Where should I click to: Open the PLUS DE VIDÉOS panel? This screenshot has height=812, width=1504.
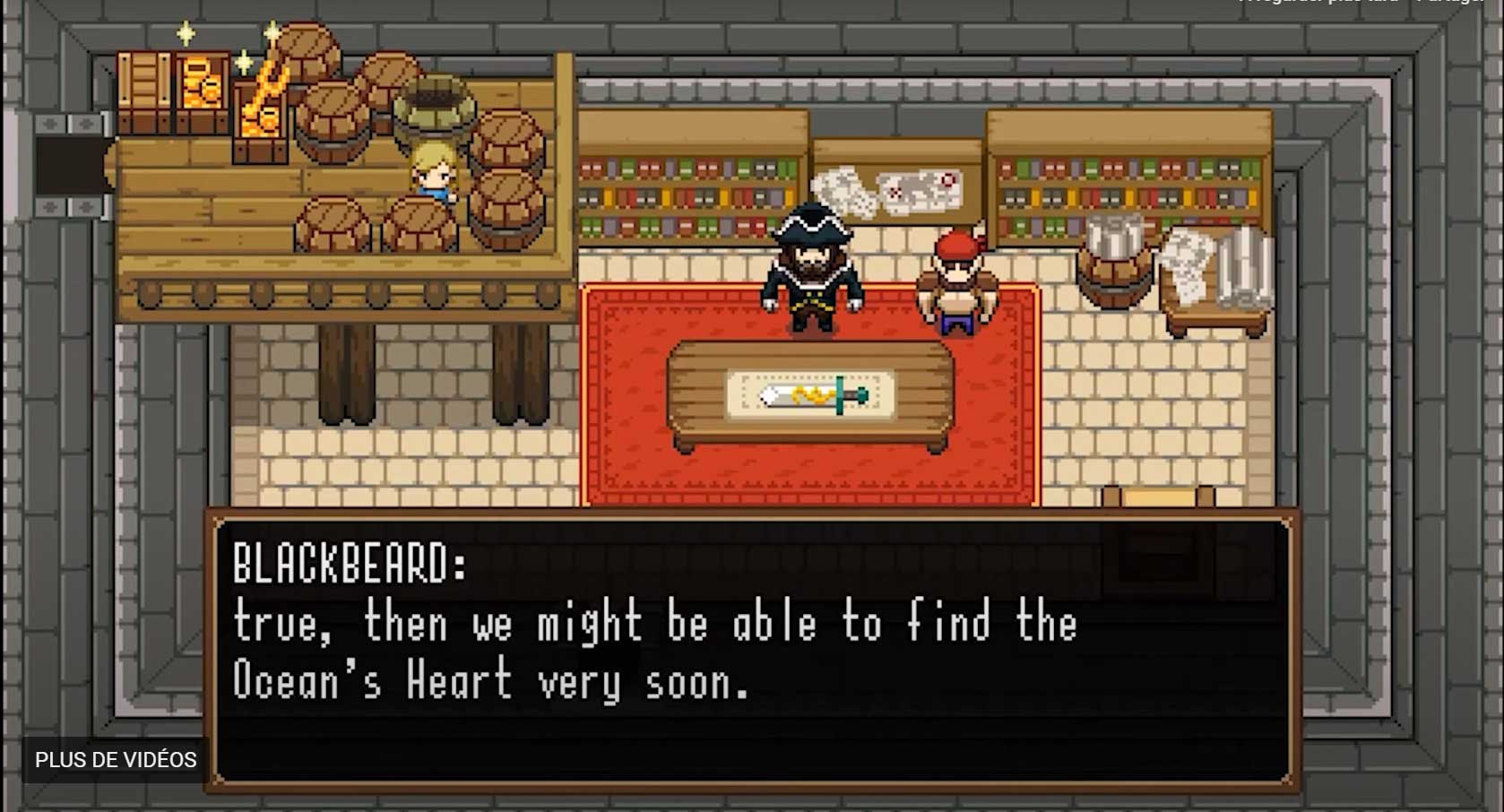116,760
